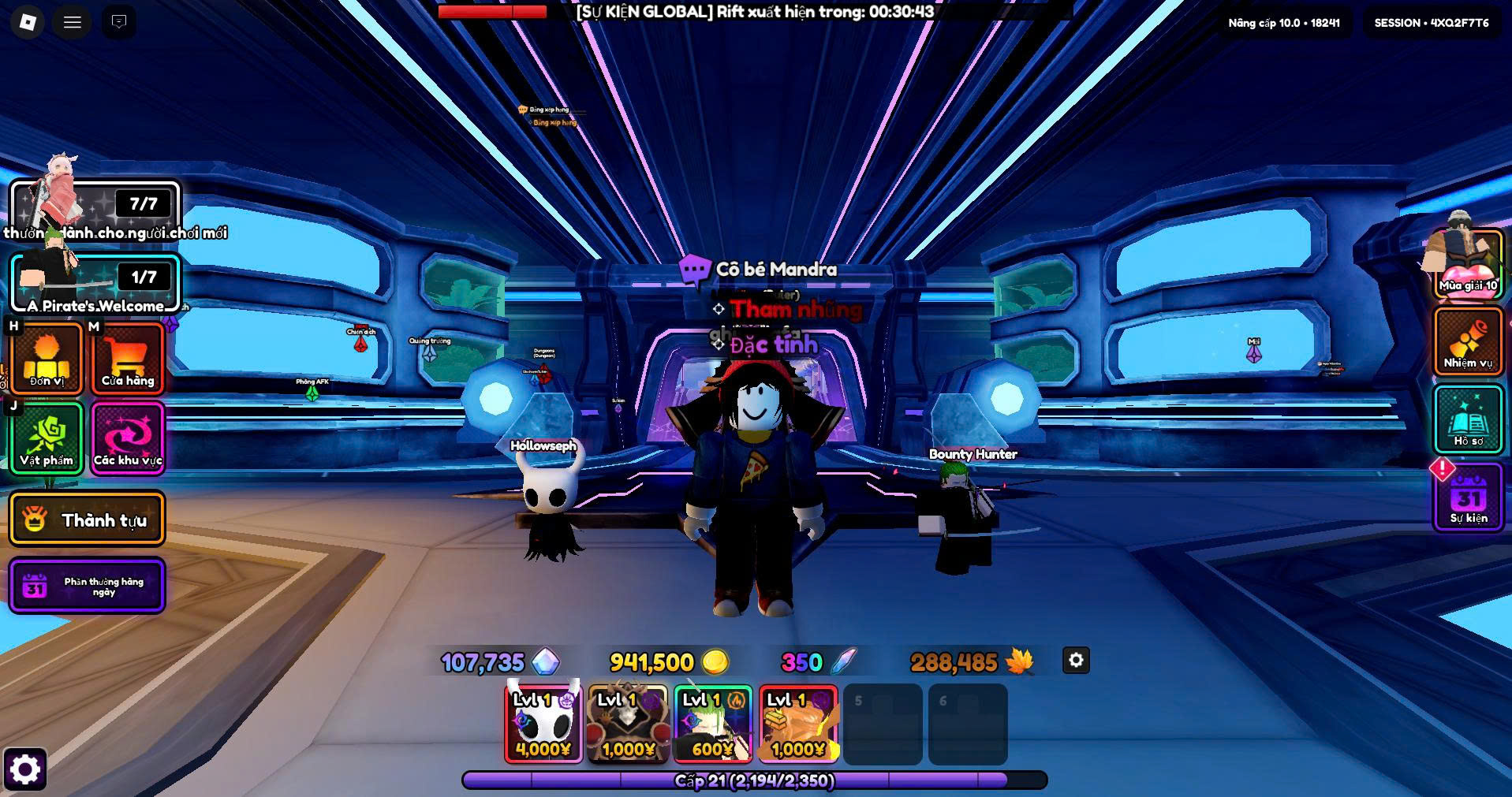Open hotbar settings gear near currencies

tap(1076, 661)
